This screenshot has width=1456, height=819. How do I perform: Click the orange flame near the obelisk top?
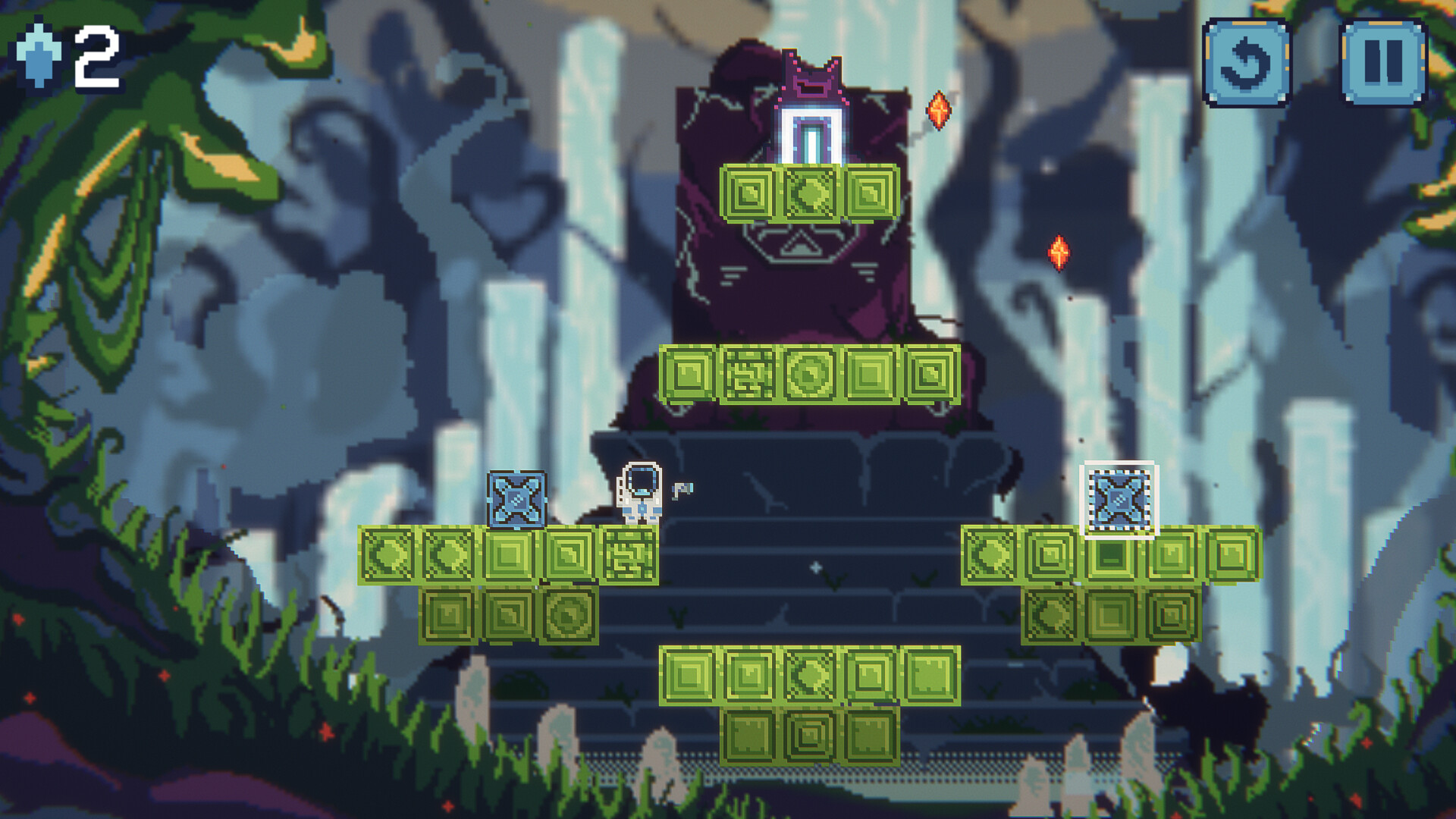coord(939,108)
